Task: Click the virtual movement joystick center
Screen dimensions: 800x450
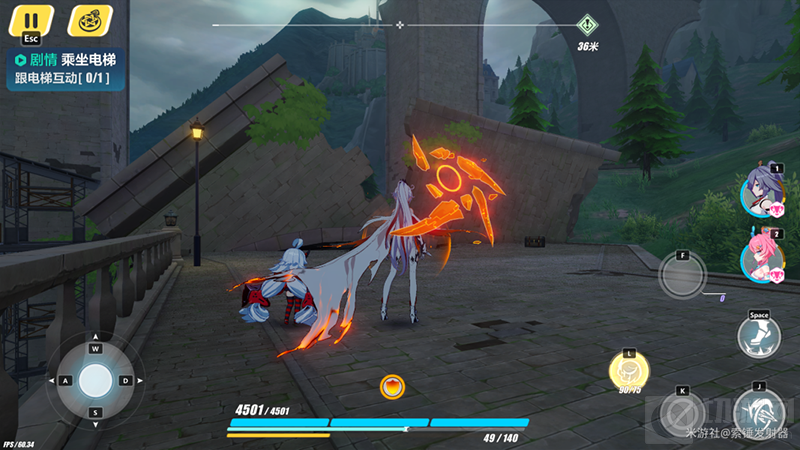Action: [95, 380]
